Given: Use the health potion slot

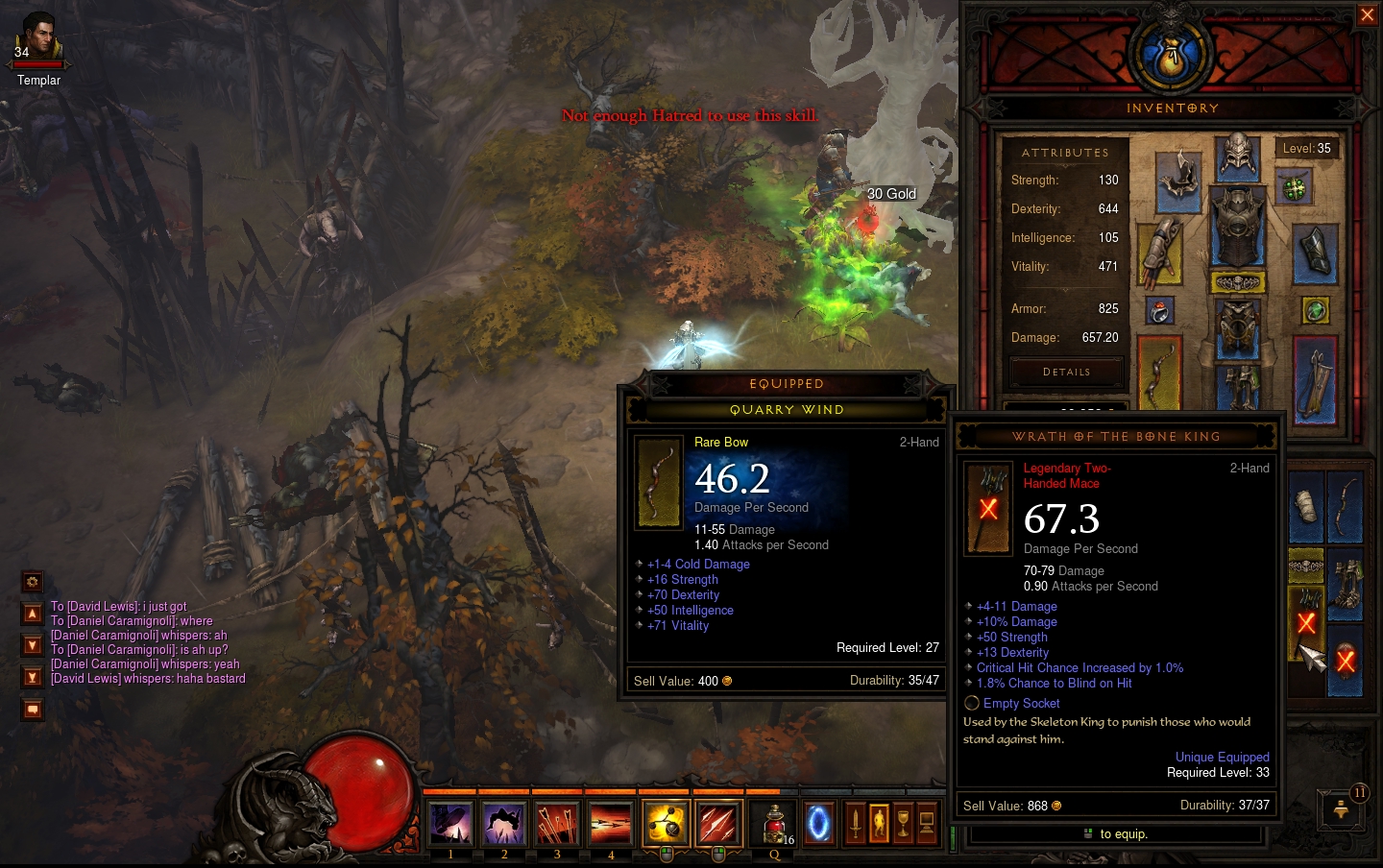Looking at the screenshot, I should [x=774, y=824].
